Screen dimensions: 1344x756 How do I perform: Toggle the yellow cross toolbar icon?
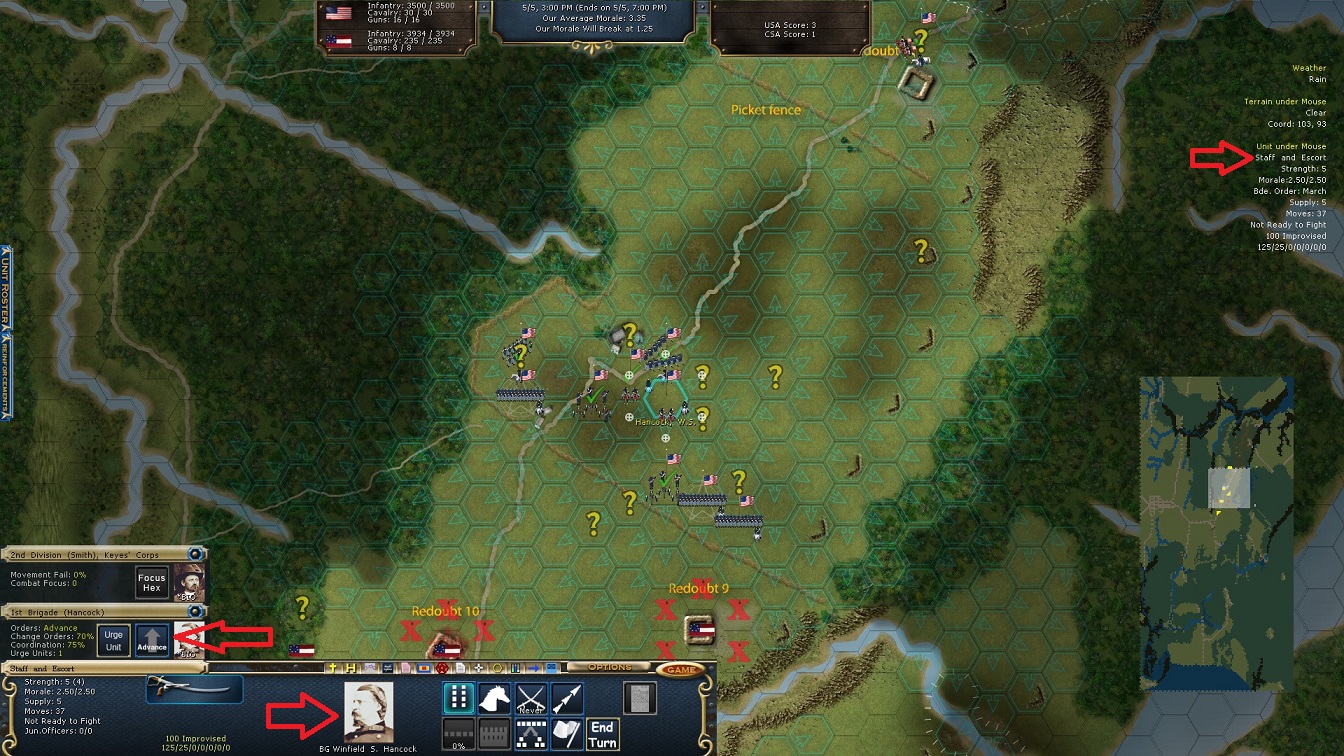pos(334,667)
